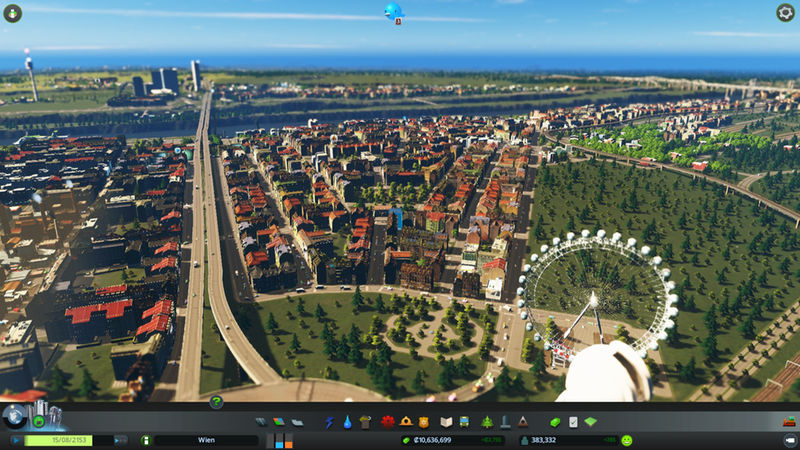
Task: Open the unique buildings monument menu
Action: pyautogui.click(x=505, y=422)
